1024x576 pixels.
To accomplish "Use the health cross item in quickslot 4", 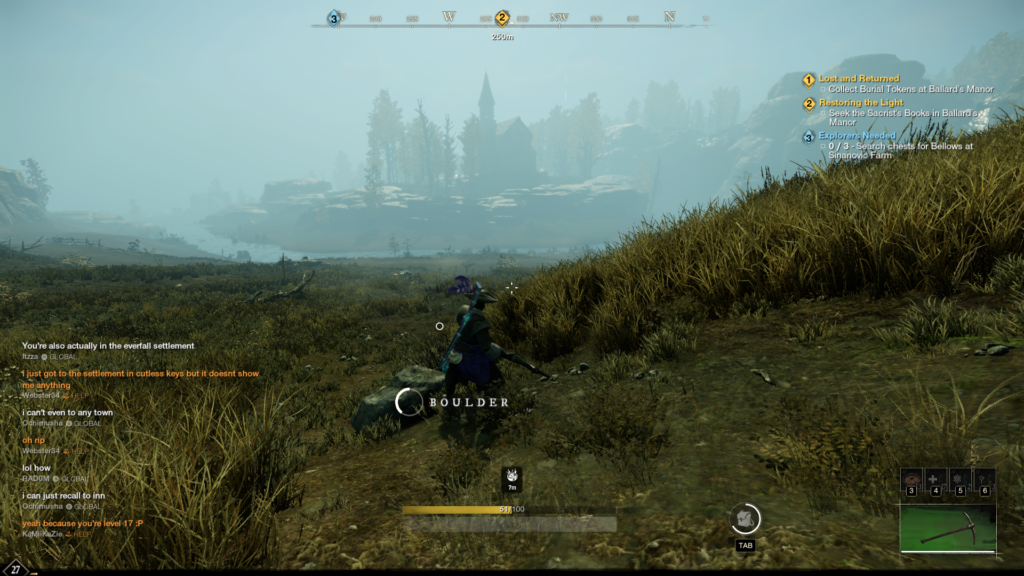I will (x=936, y=478).
